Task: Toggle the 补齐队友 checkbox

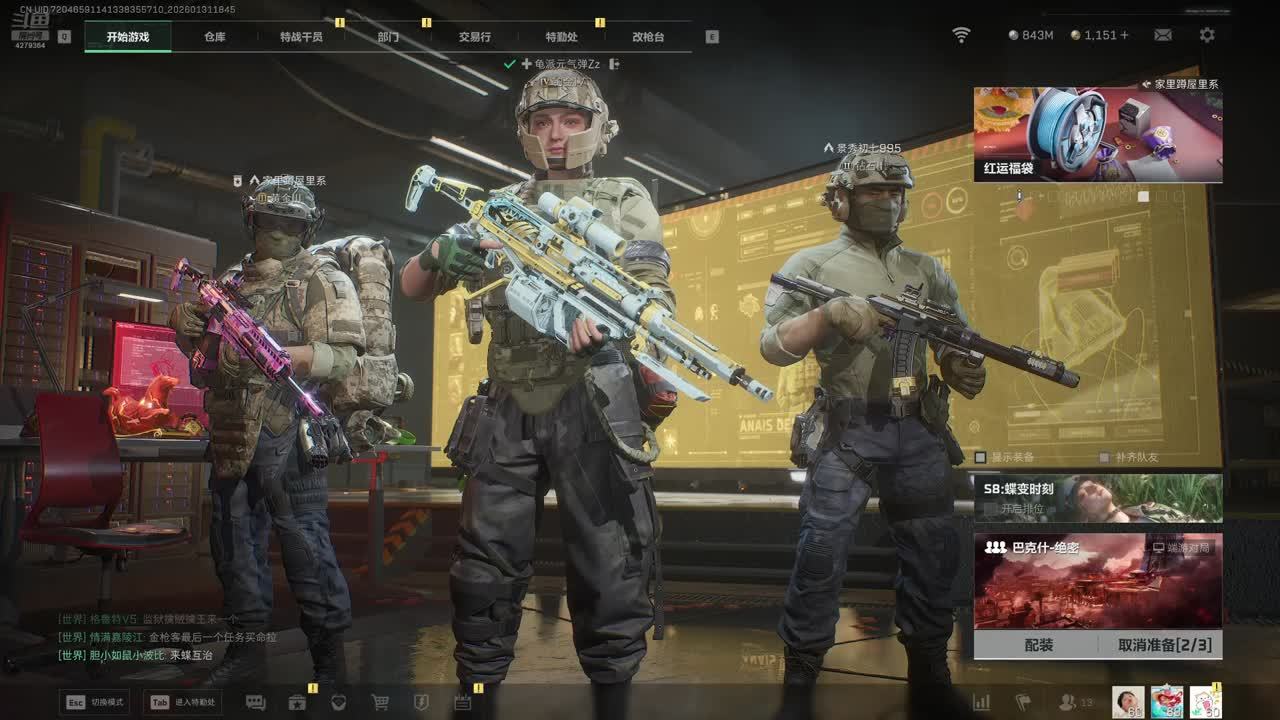Action: 1105,457
